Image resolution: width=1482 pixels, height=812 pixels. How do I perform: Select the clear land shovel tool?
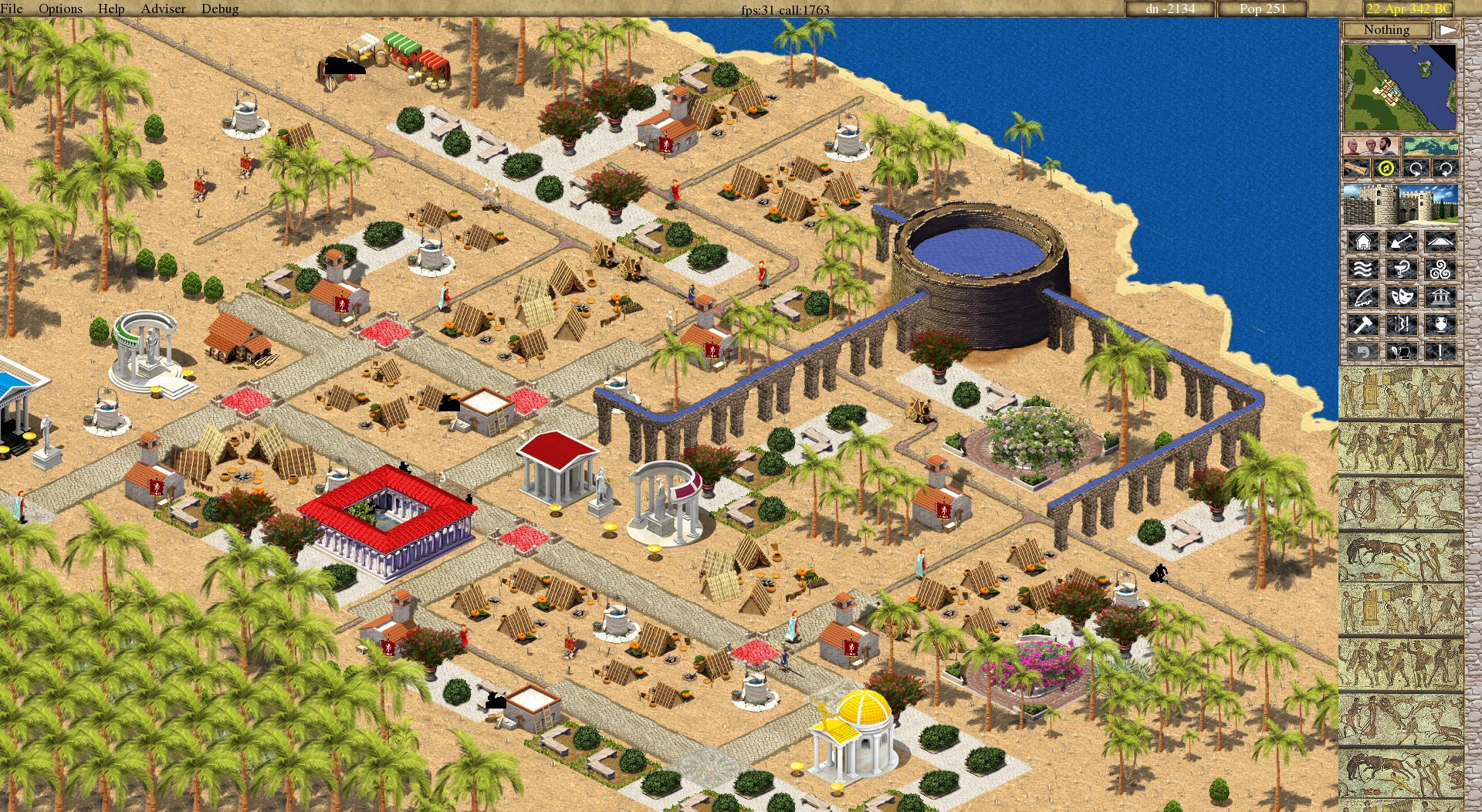click(1402, 240)
